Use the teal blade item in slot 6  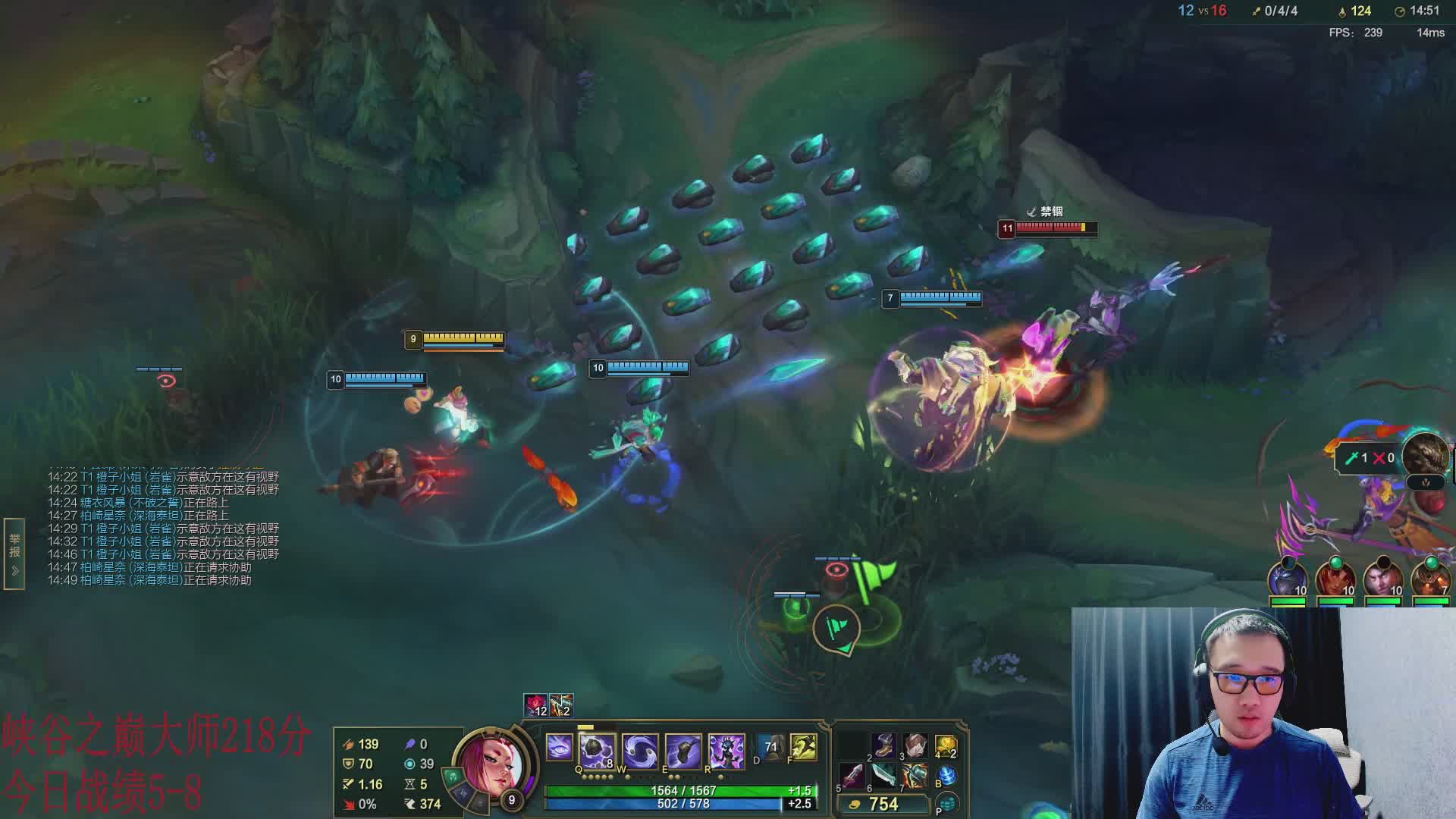[x=883, y=775]
